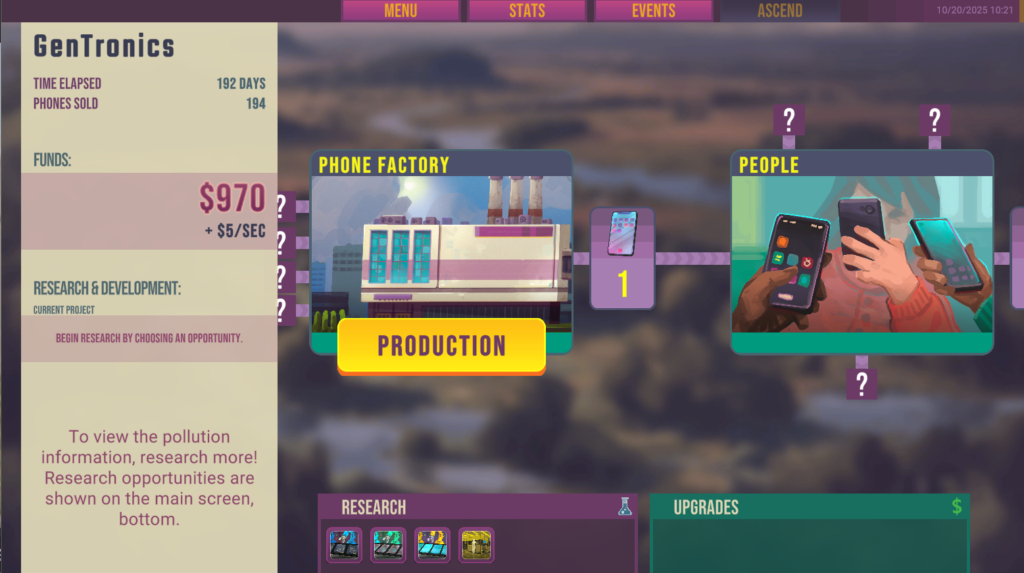Switch to the Events tab
The height and width of the screenshot is (573, 1024).
point(653,11)
